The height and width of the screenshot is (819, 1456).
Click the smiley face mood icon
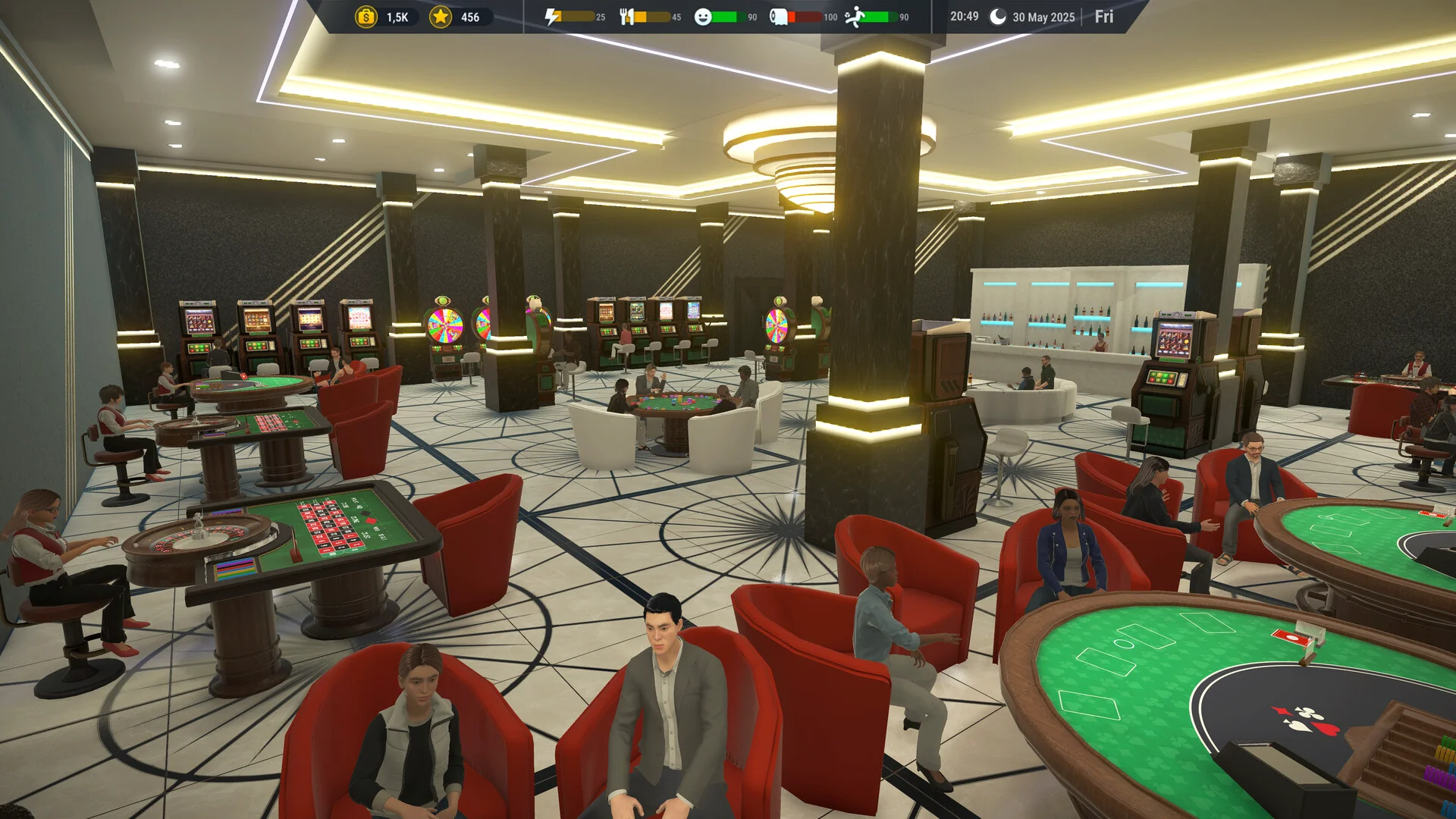(x=703, y=17)
